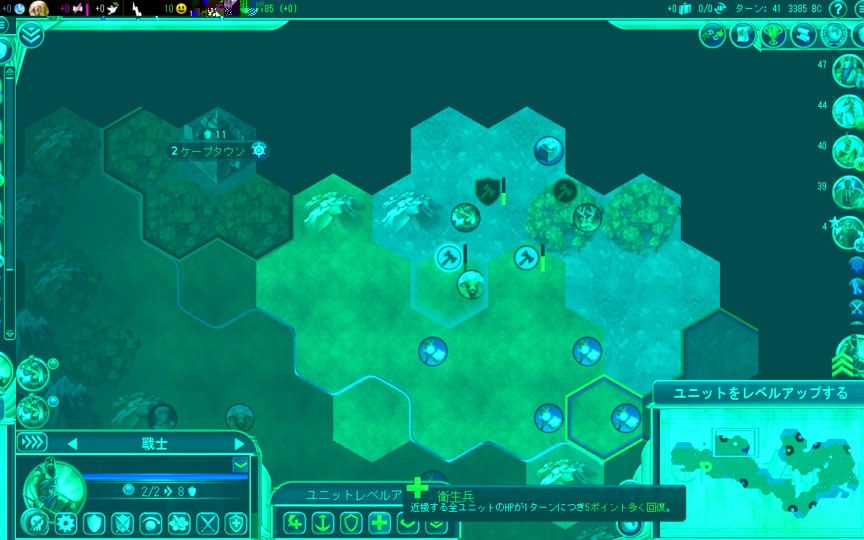864x540 pixels.
Task: Click the trophy victory progress icon
Action: coord(772,35)
